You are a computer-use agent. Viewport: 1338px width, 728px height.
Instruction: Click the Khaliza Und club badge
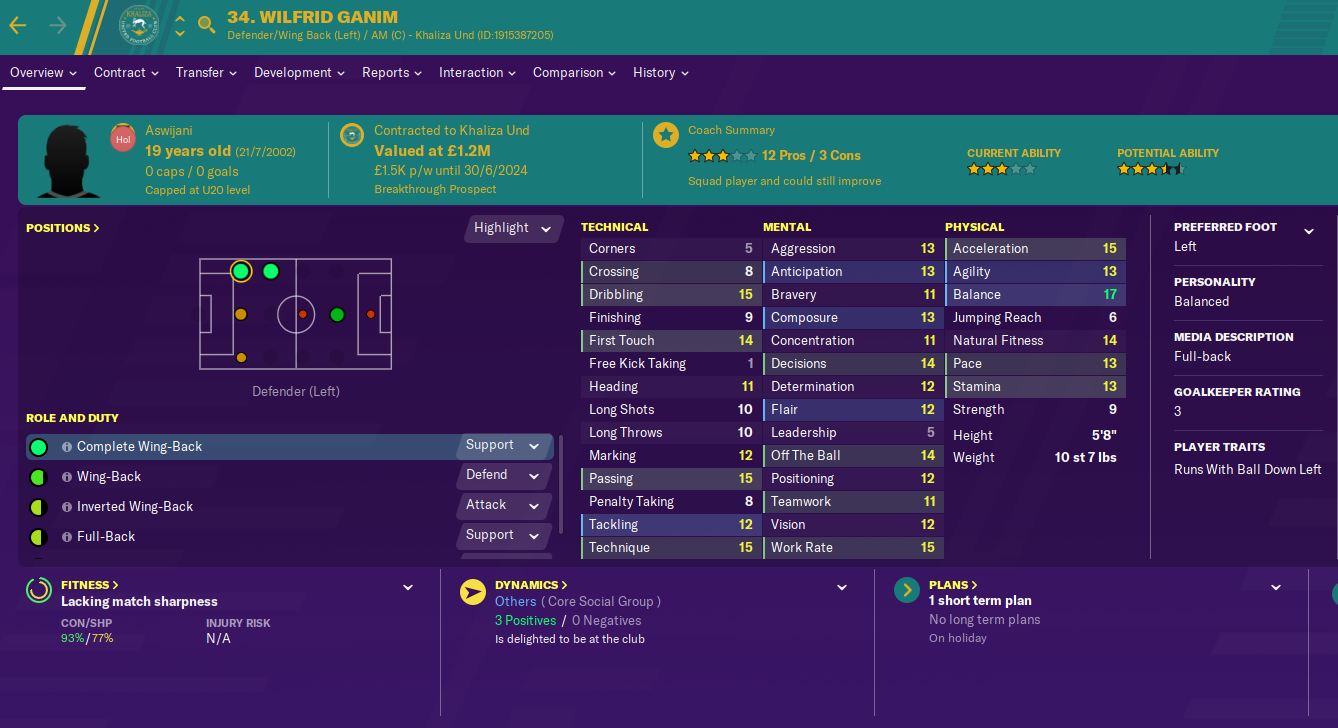(139, 25)
